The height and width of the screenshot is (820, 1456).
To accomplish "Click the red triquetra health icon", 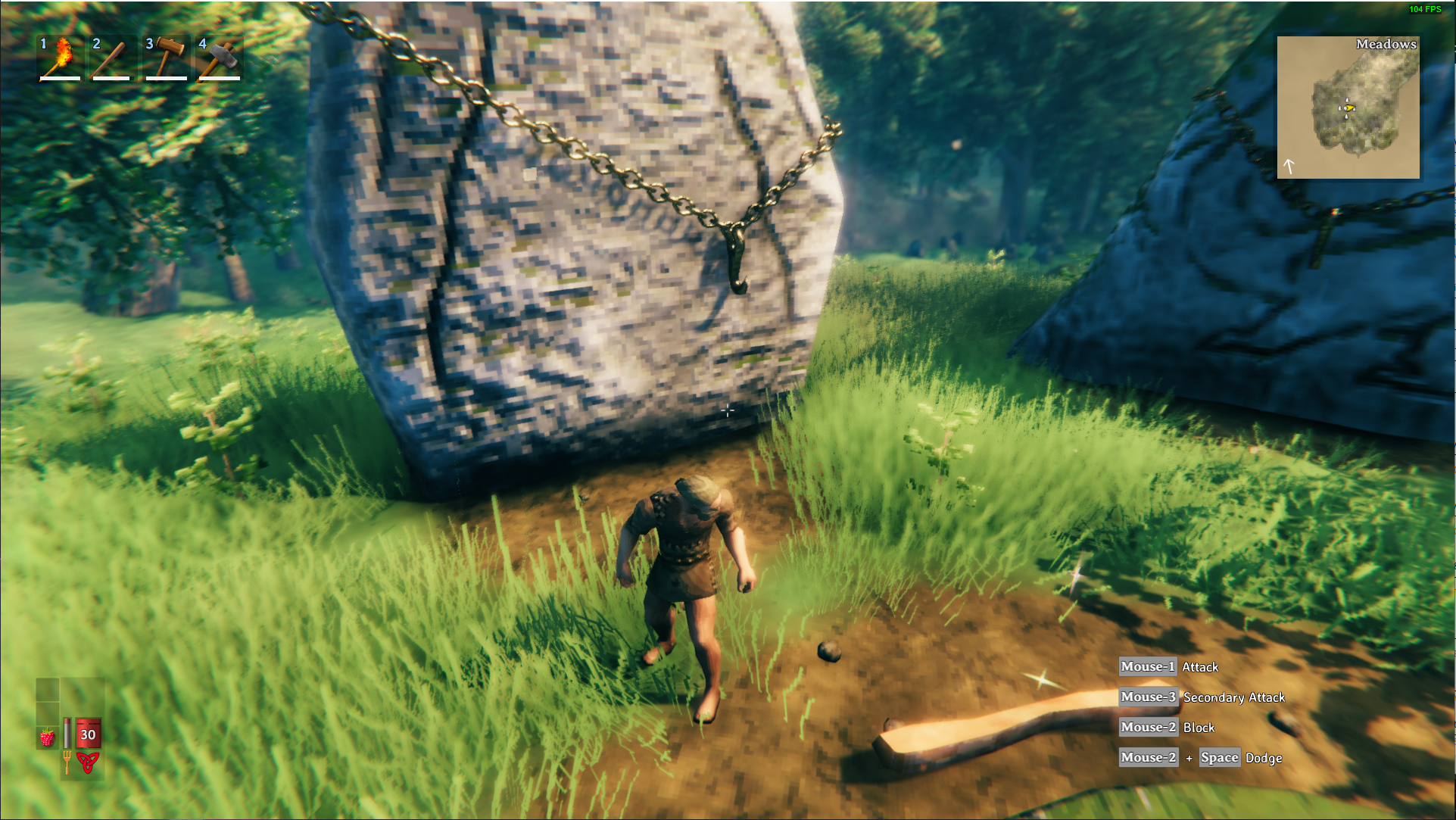I will [88, 763].
